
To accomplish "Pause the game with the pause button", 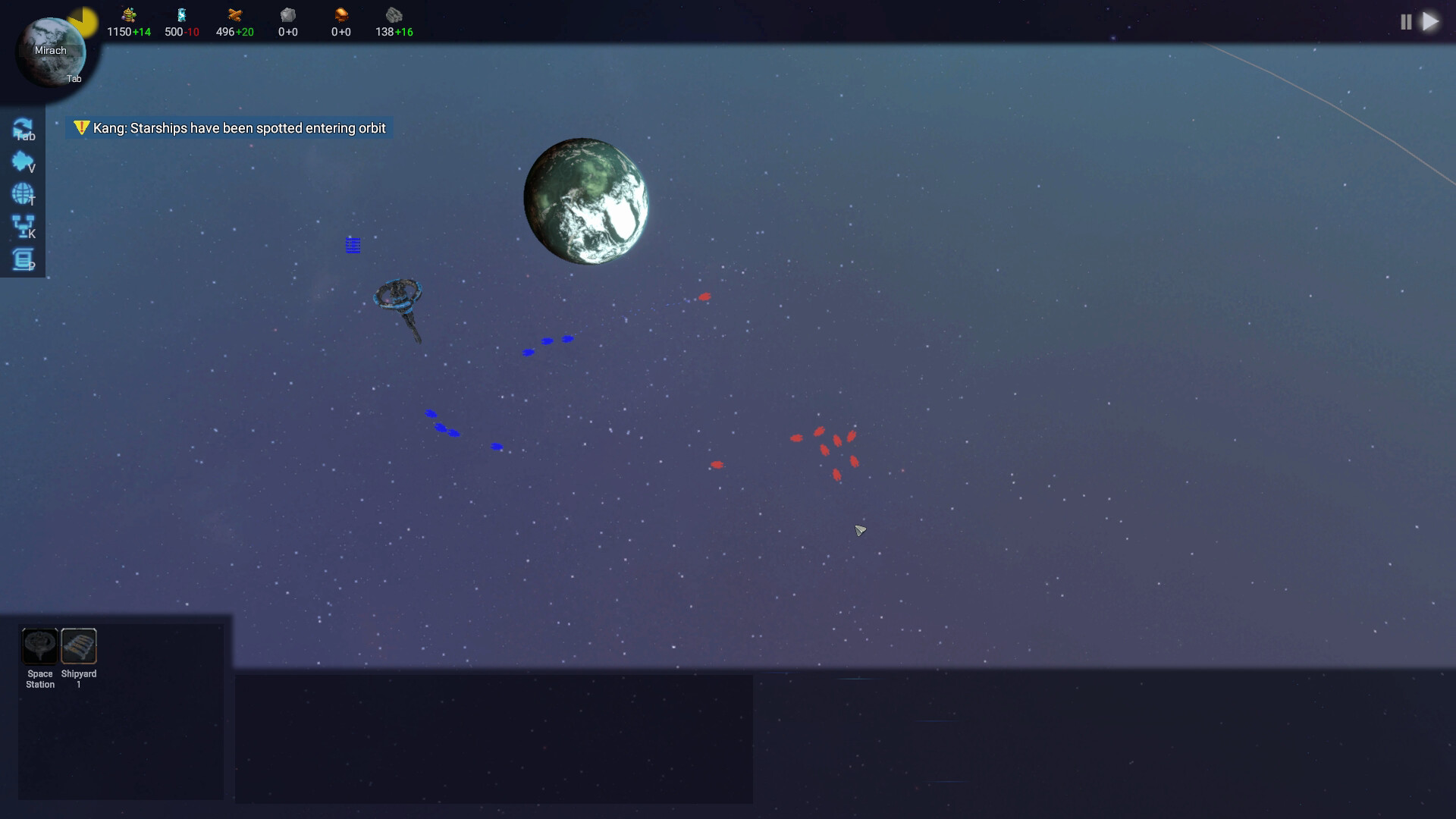I will (1405, 22).
